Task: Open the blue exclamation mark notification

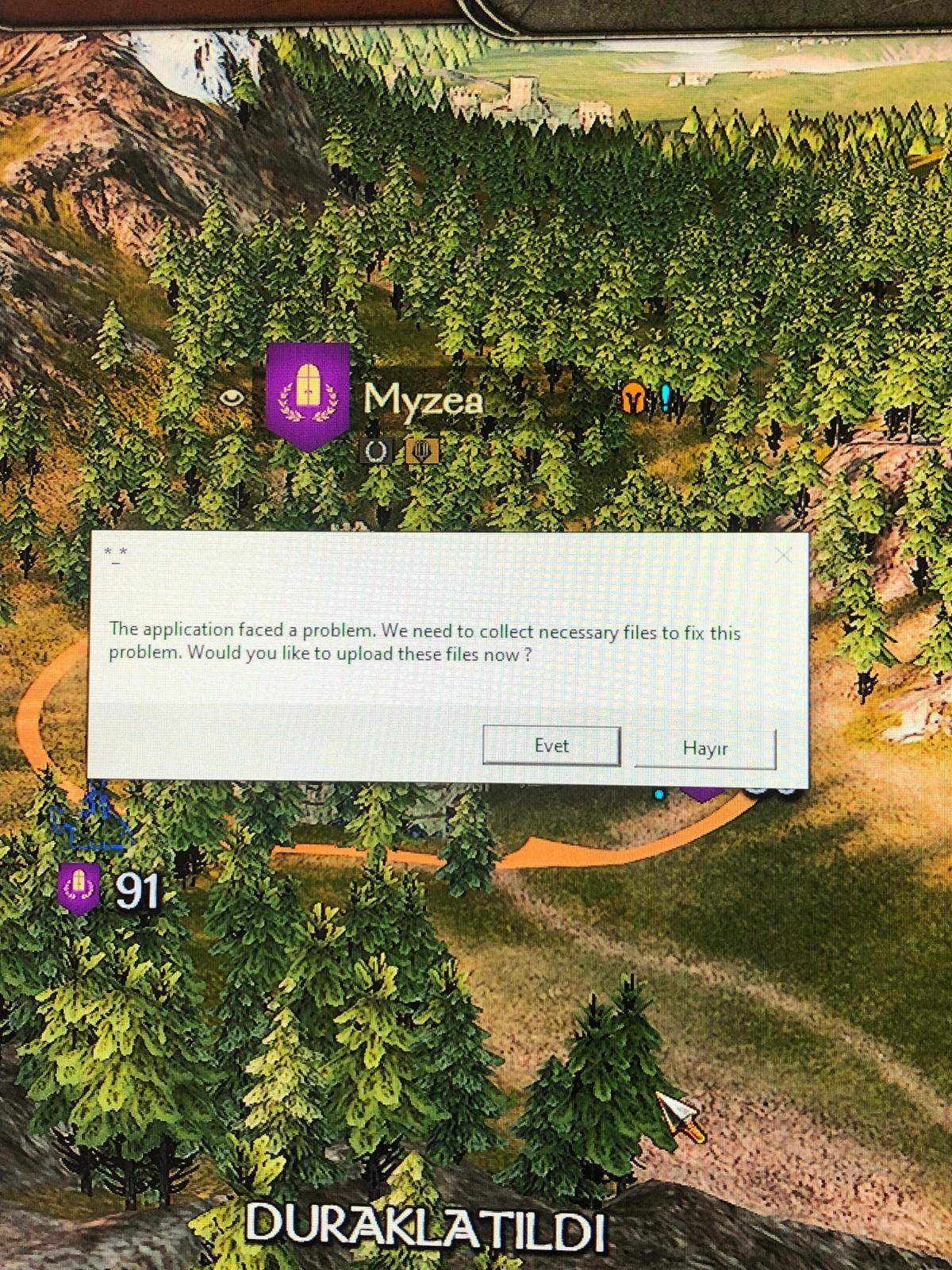Action: pyautogui.click(x=666, y=397)
